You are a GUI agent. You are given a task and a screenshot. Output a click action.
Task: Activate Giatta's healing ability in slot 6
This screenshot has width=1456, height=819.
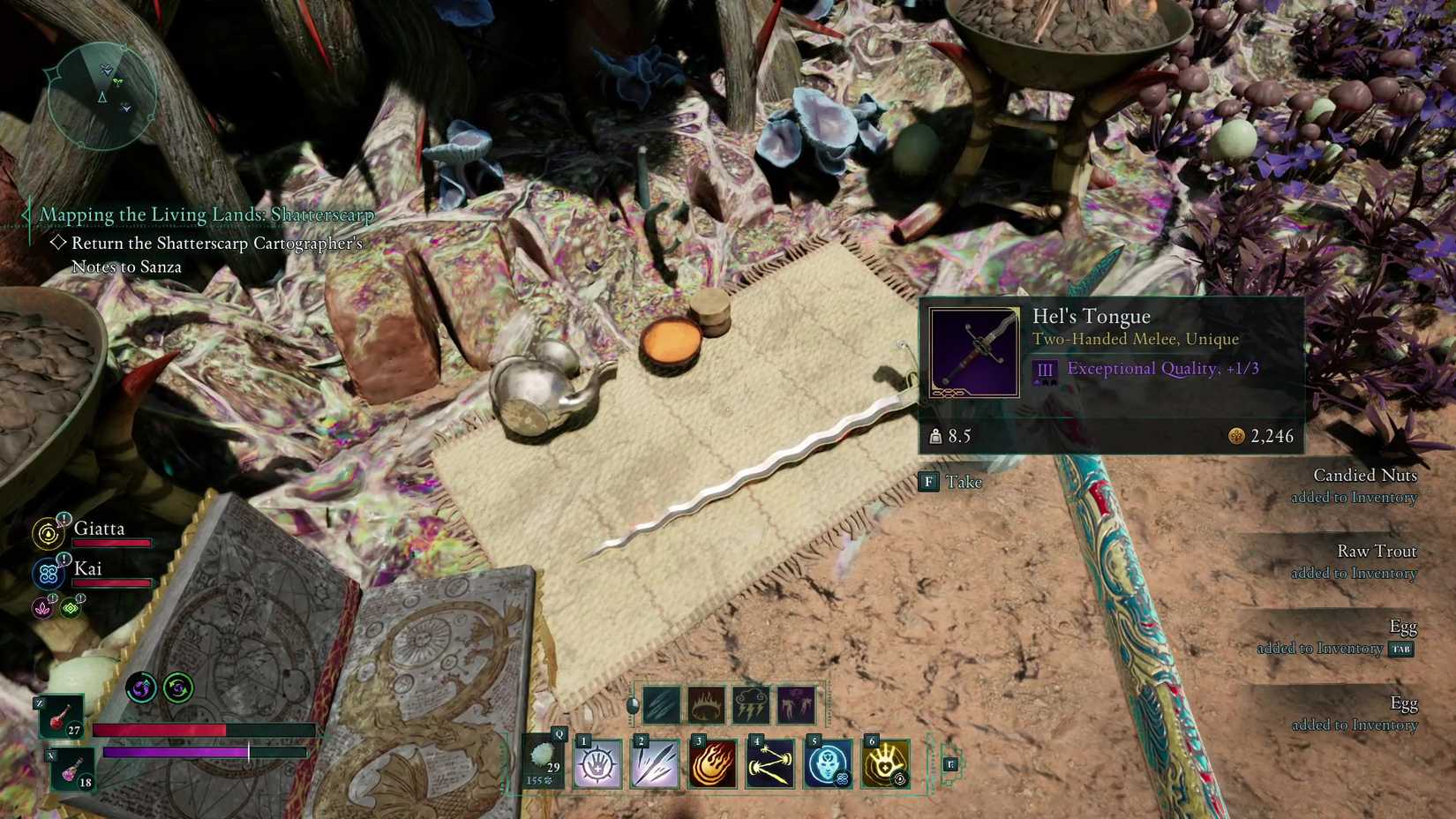885,763
